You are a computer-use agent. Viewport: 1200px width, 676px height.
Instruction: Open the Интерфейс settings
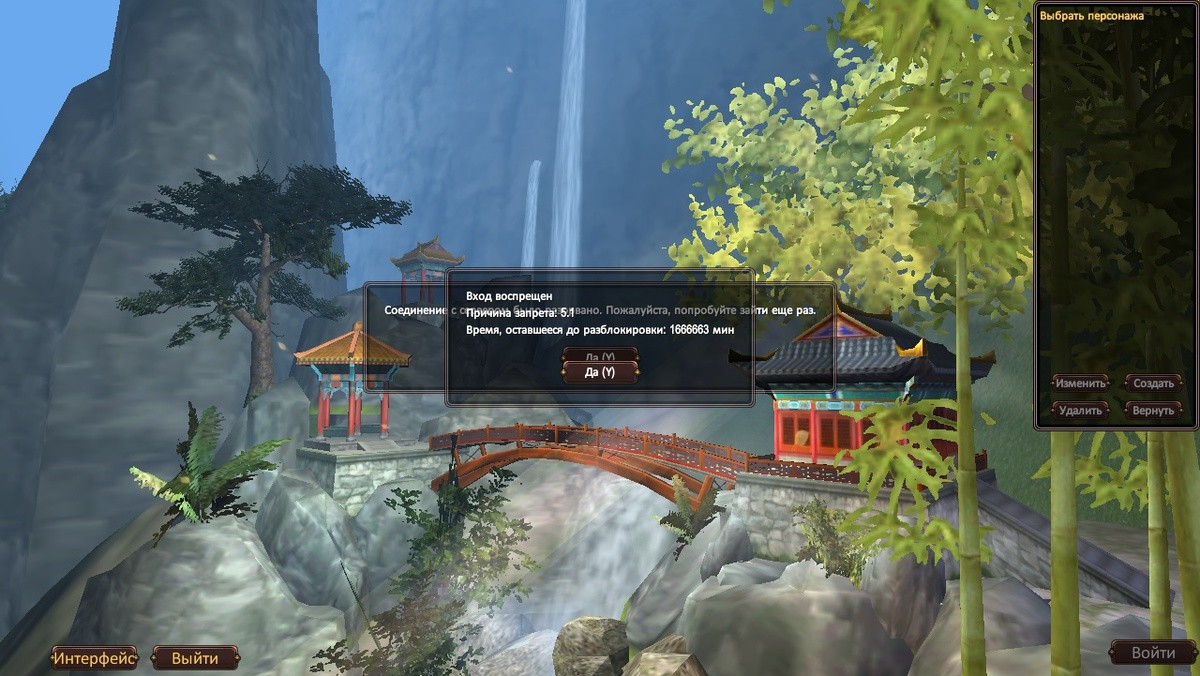tap(94, 658)
